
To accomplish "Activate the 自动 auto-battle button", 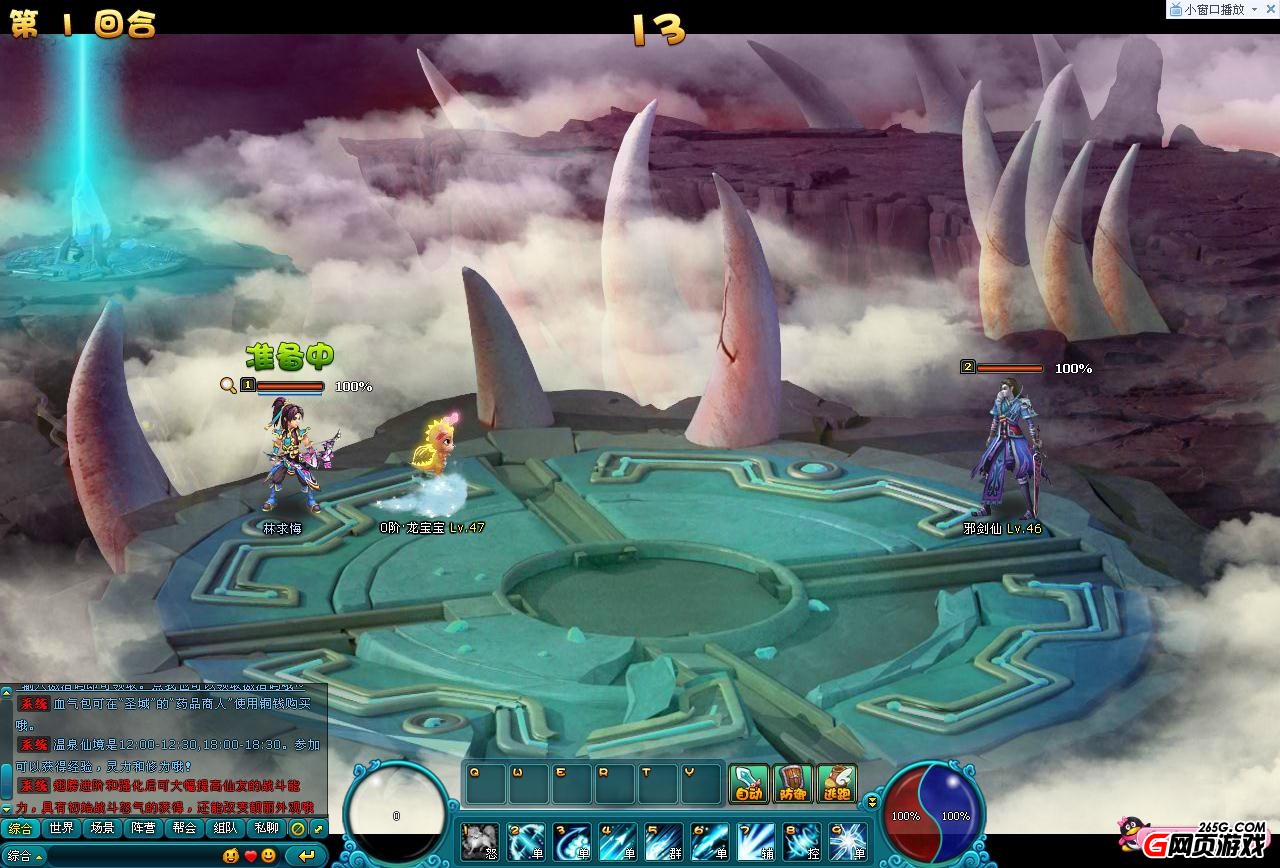I will tap(748, 783).
